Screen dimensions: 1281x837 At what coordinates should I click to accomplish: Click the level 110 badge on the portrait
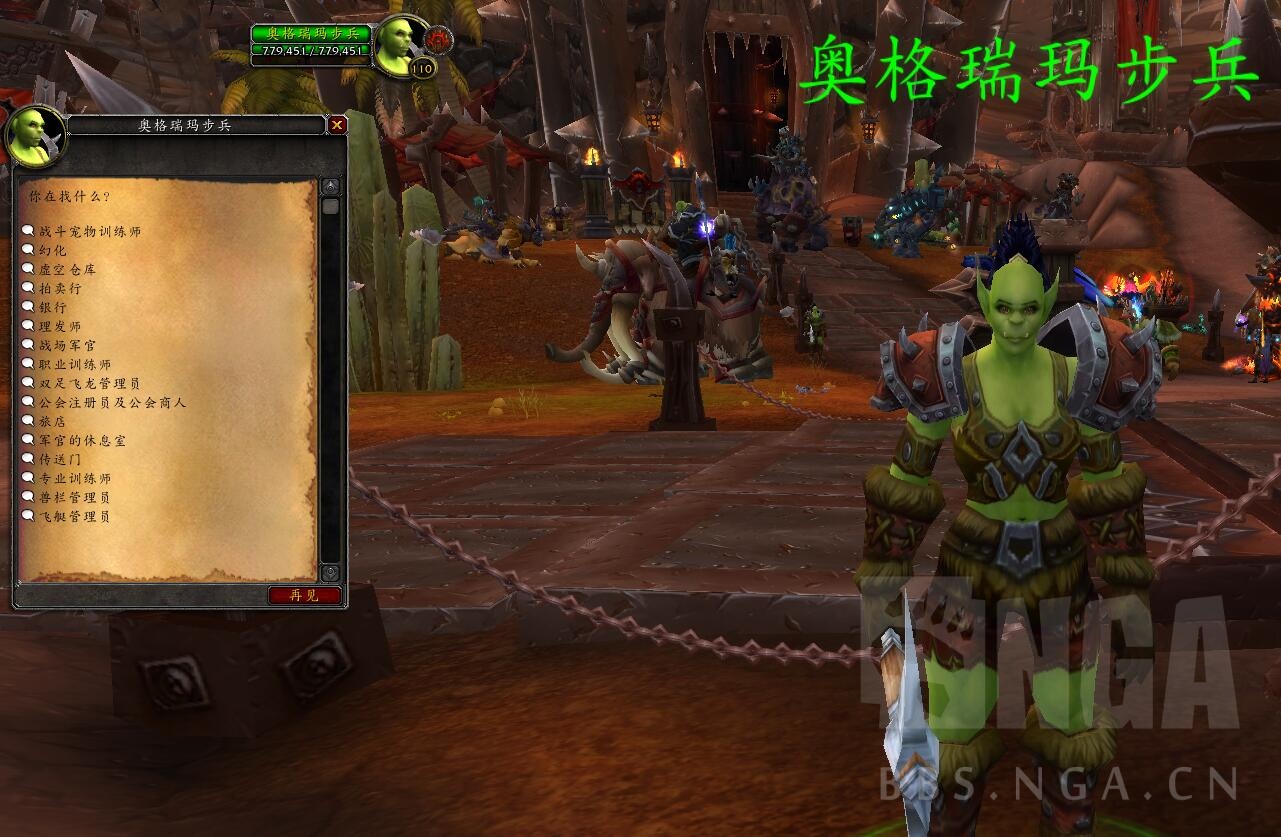[x=422, y=69]
